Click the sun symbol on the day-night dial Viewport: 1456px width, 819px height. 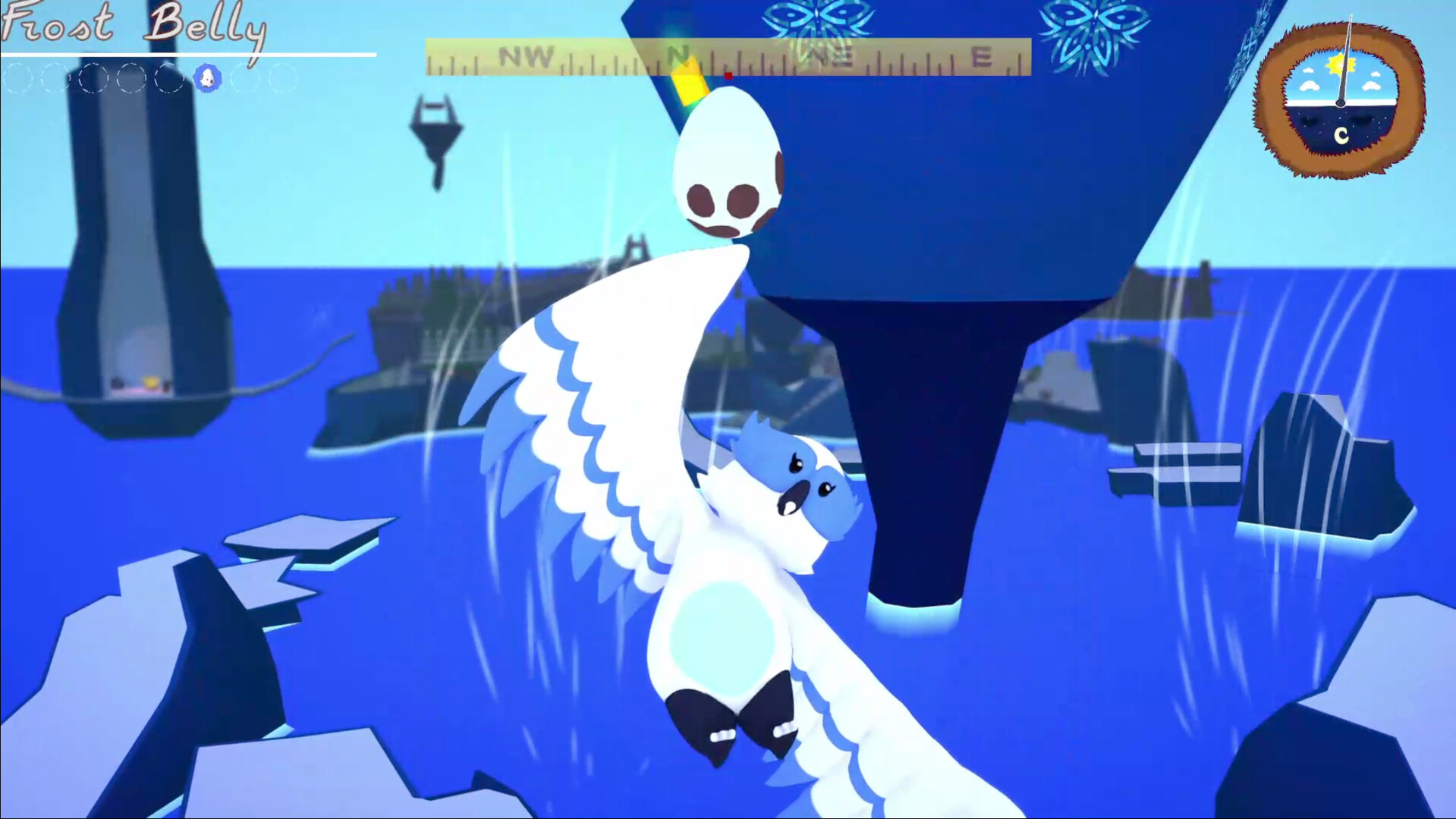1340,64
